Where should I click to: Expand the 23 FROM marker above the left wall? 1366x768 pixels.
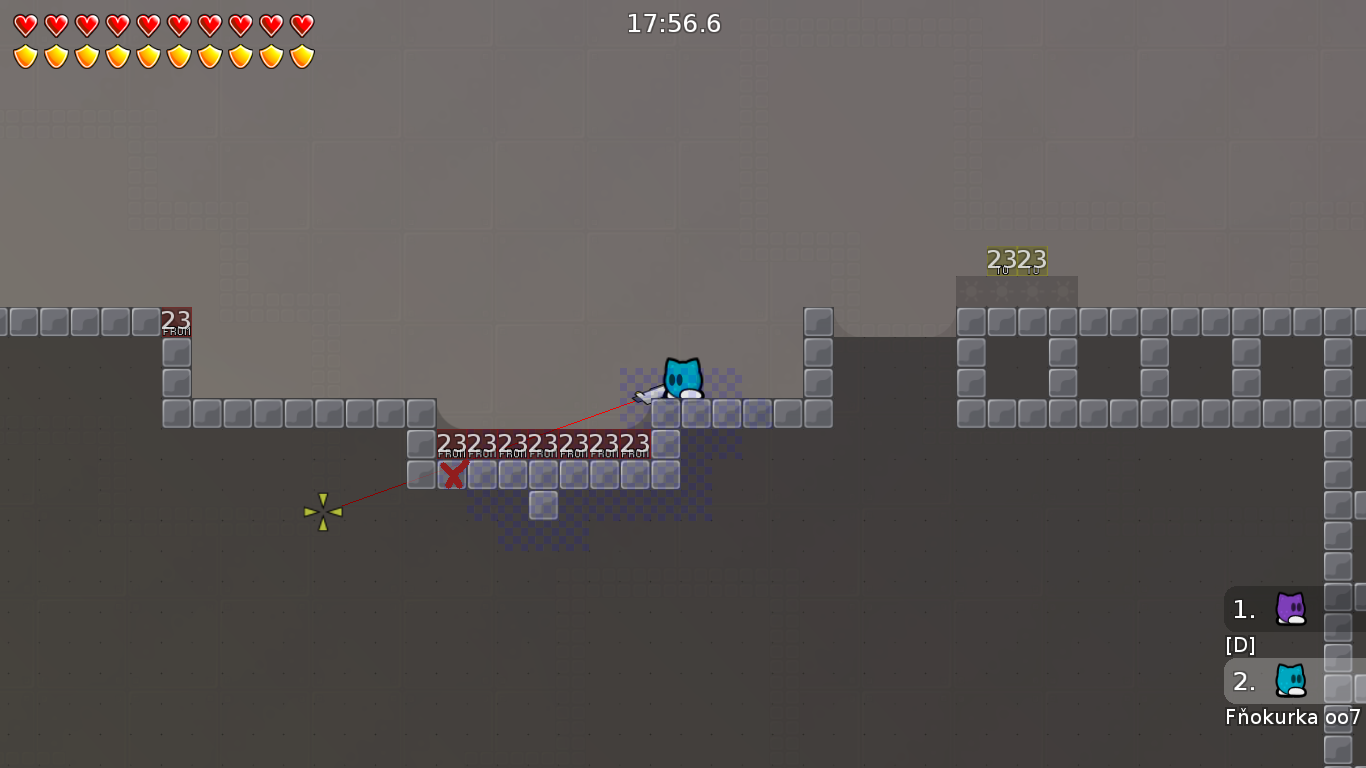click(x=176, y=320)
